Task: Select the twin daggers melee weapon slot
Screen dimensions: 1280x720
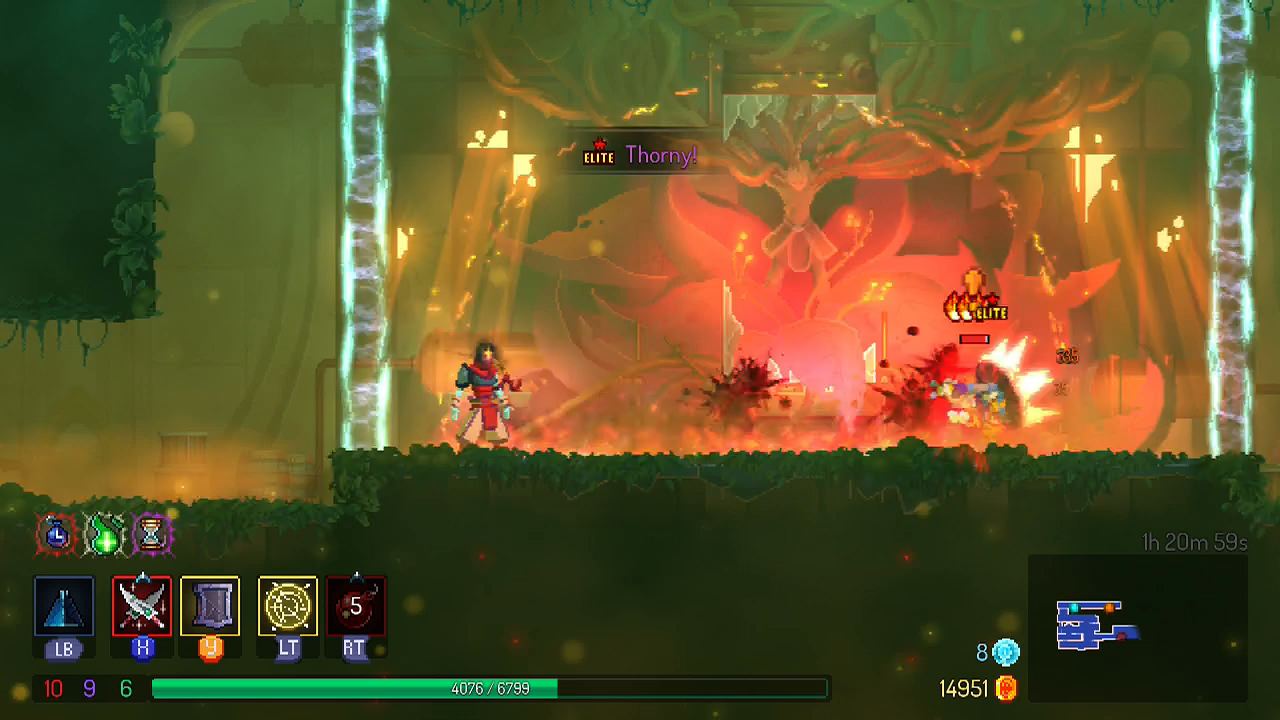Action: [x=143, y=606]
